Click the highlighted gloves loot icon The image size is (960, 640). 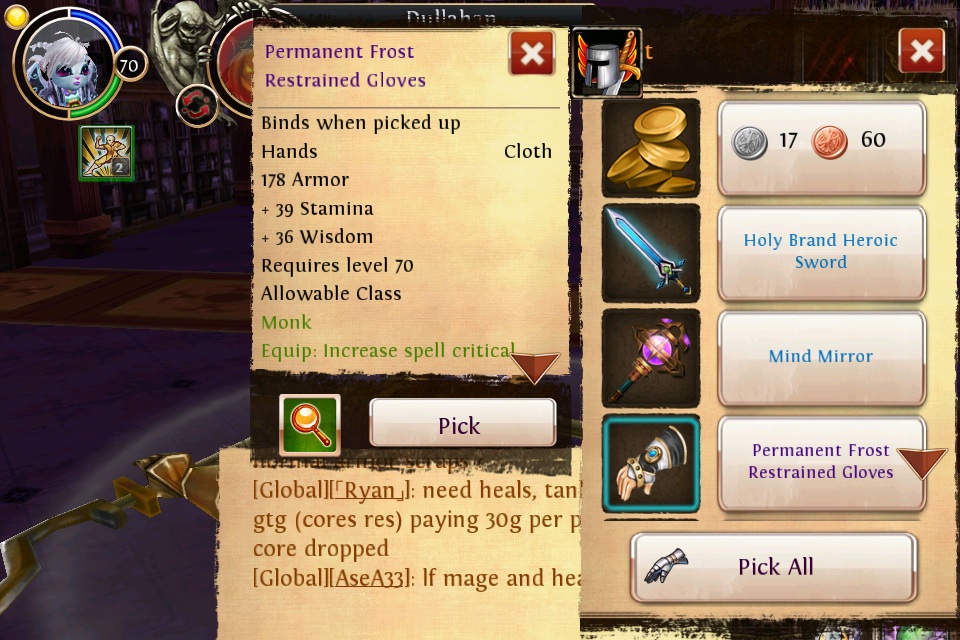(650, 463)
